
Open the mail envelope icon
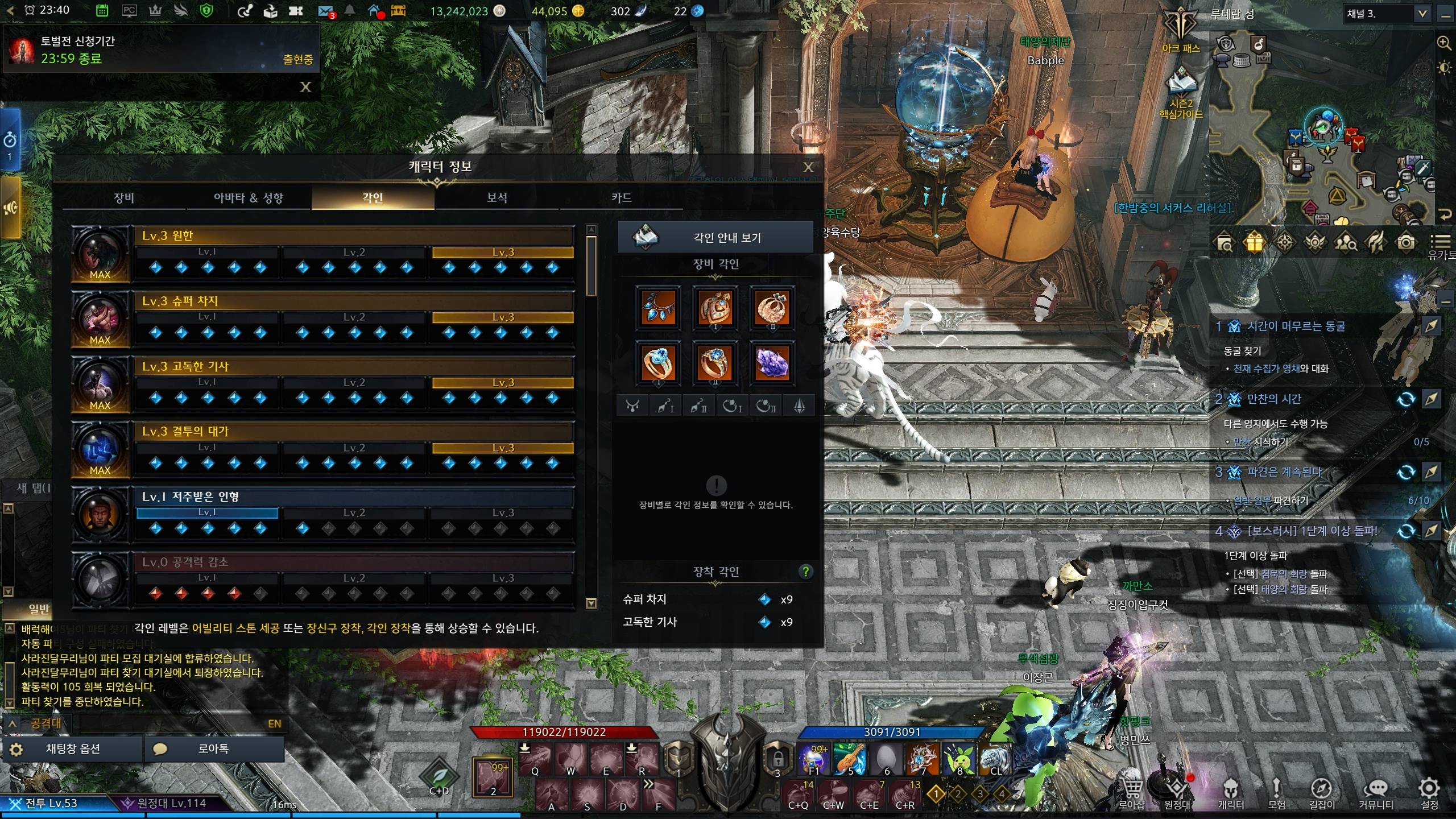(x=325, y=11)
